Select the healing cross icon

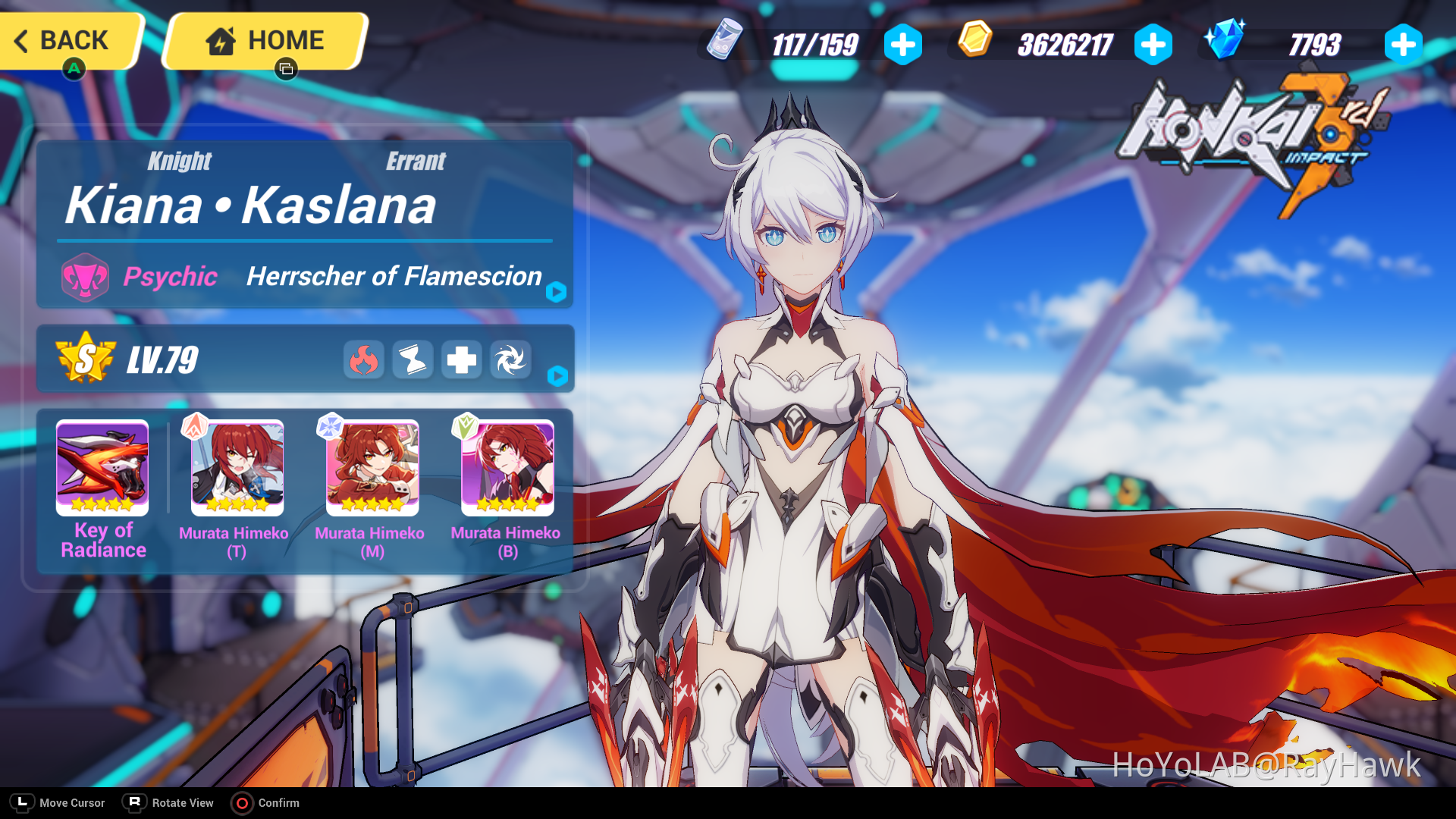[x=462, y=360]
